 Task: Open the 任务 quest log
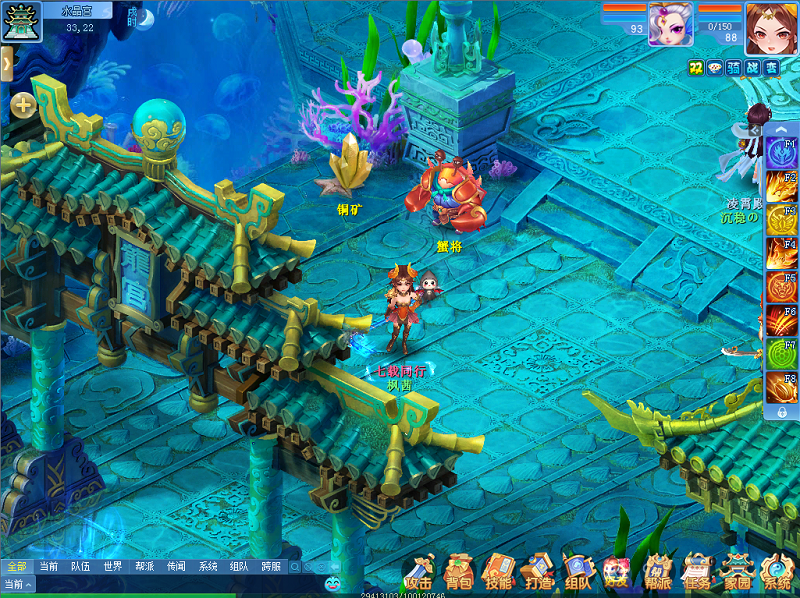click(697, 572)
